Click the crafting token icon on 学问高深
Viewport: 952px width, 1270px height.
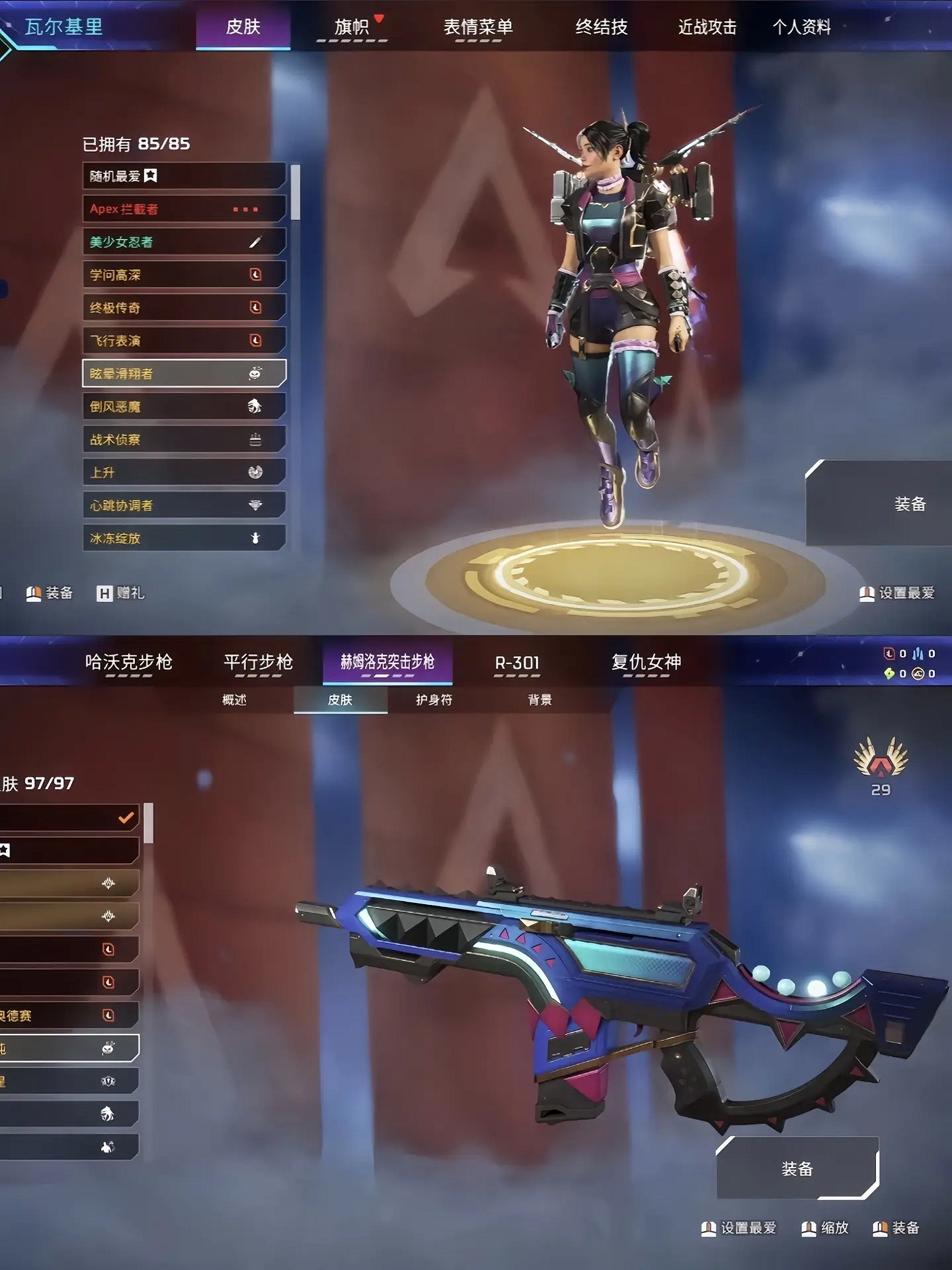pyautogui.click(x=258, y=274)
